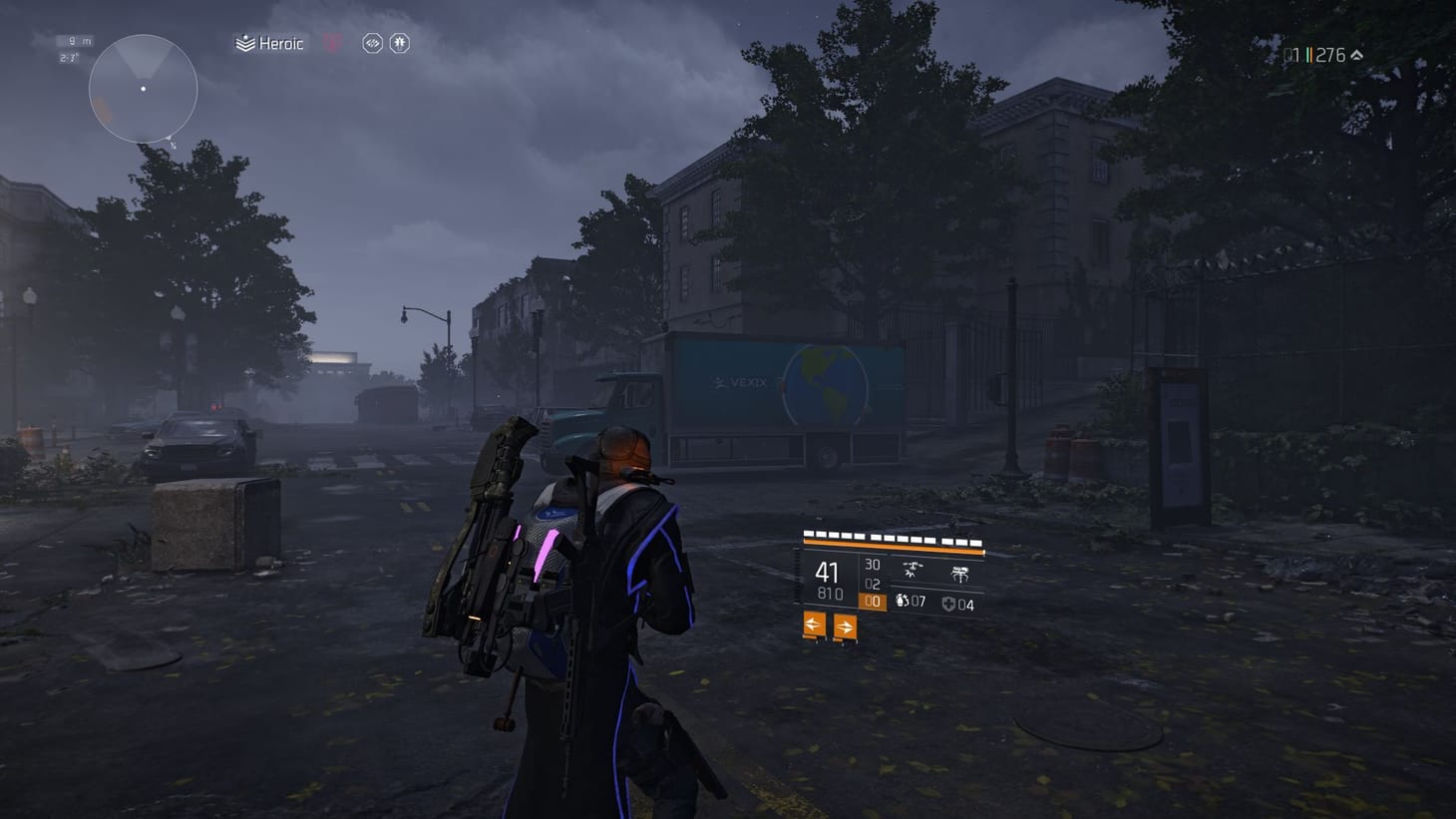
Task: Toggle the left weapon swap arrow
Action: click(x=813, y=624)
